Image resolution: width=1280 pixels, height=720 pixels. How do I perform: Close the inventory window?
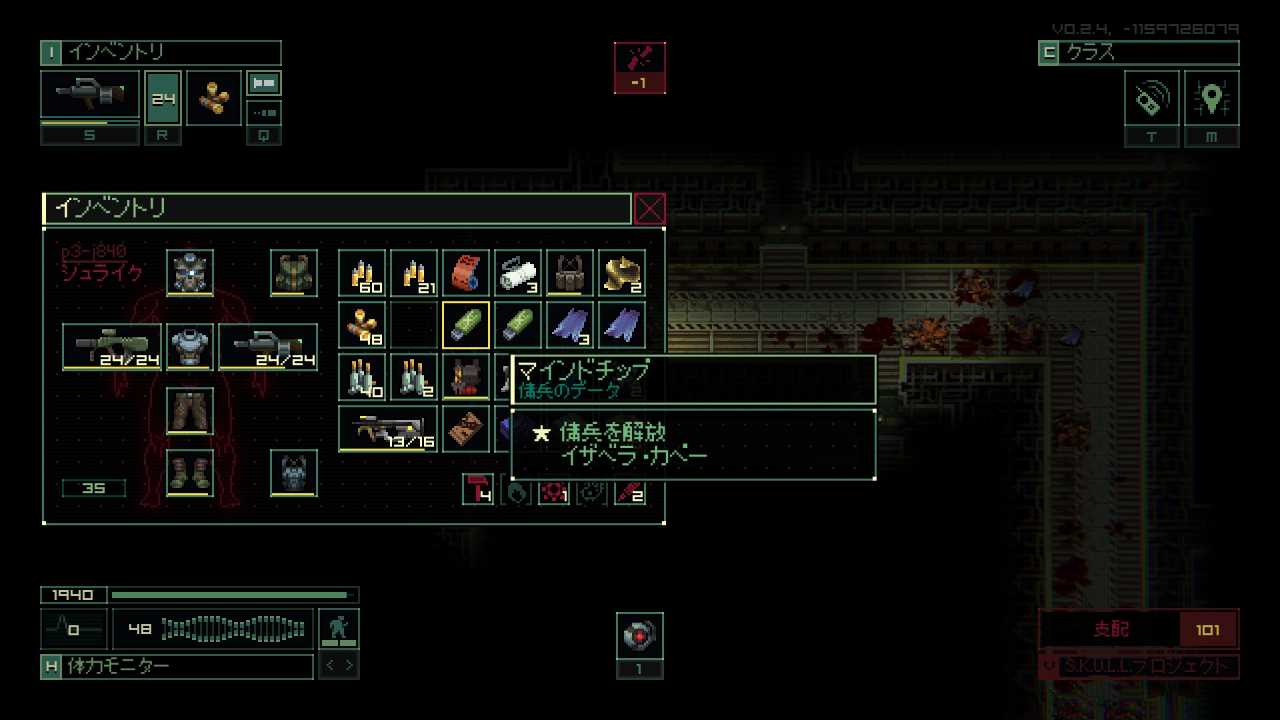coord(650,209)
